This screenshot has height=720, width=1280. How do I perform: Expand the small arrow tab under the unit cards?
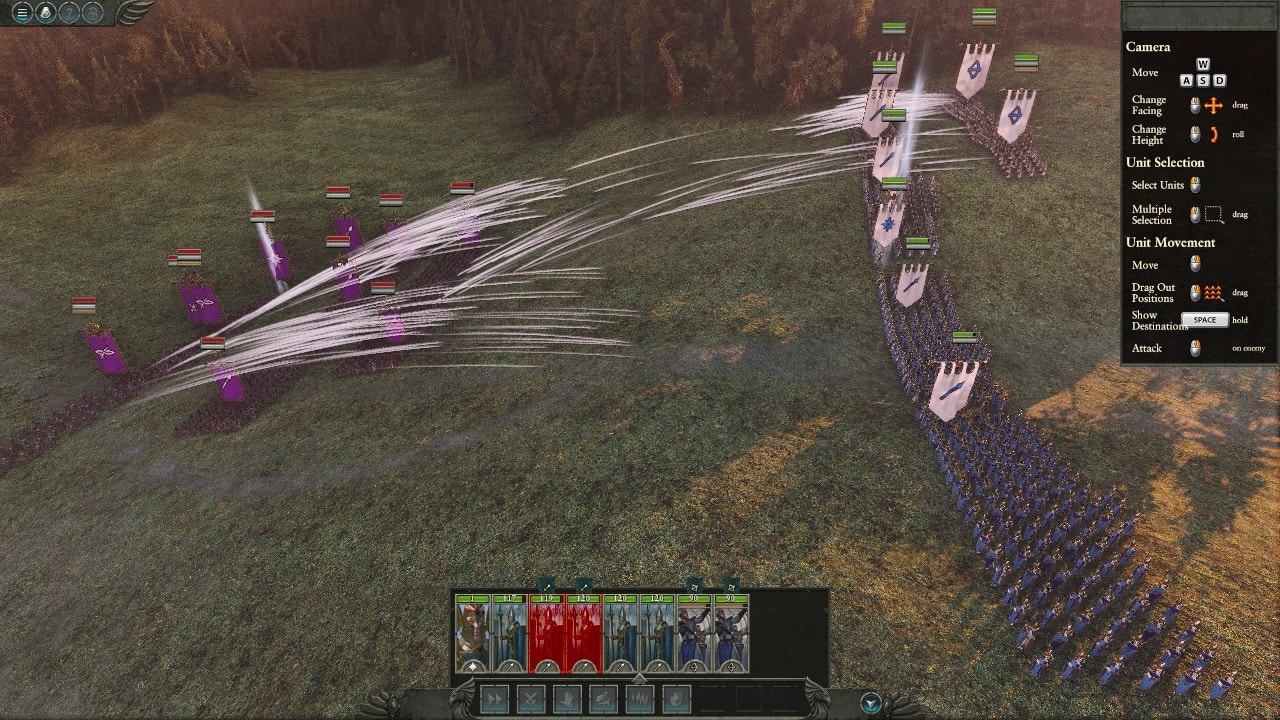(x=640, y=678)
